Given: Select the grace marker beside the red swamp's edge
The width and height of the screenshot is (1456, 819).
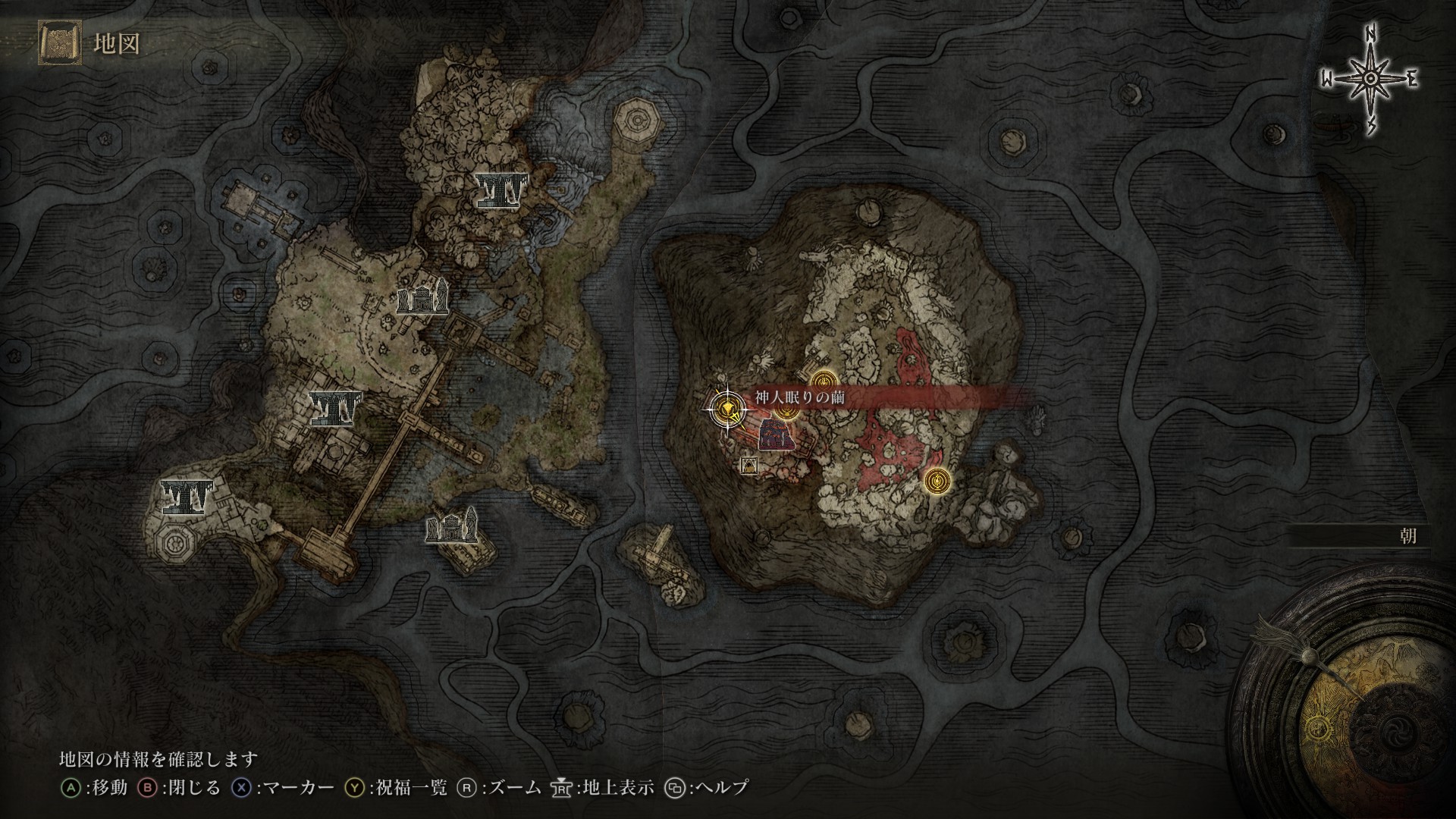Looking at the screenshot, I should 937,480.
